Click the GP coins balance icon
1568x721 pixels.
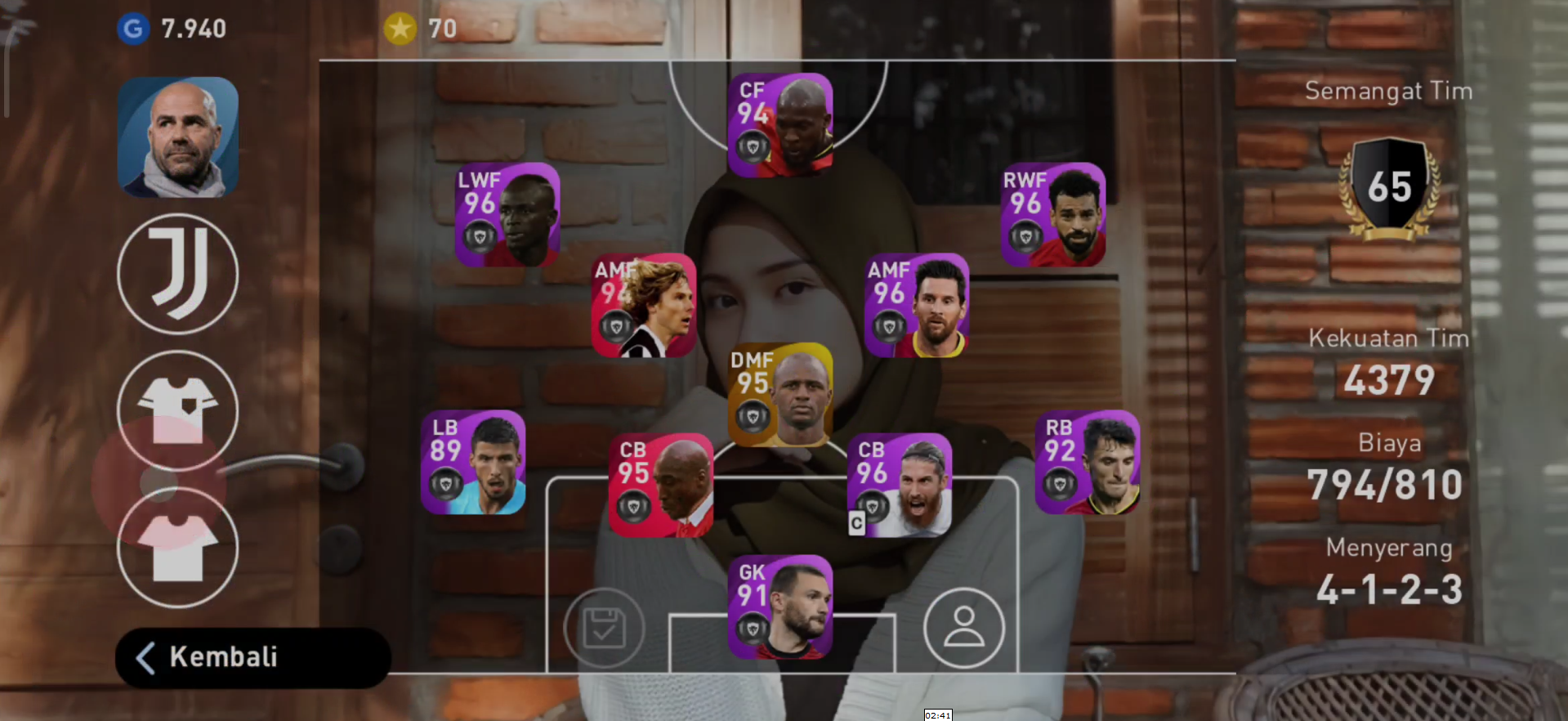pyautogui.click(x=133, y=29)
